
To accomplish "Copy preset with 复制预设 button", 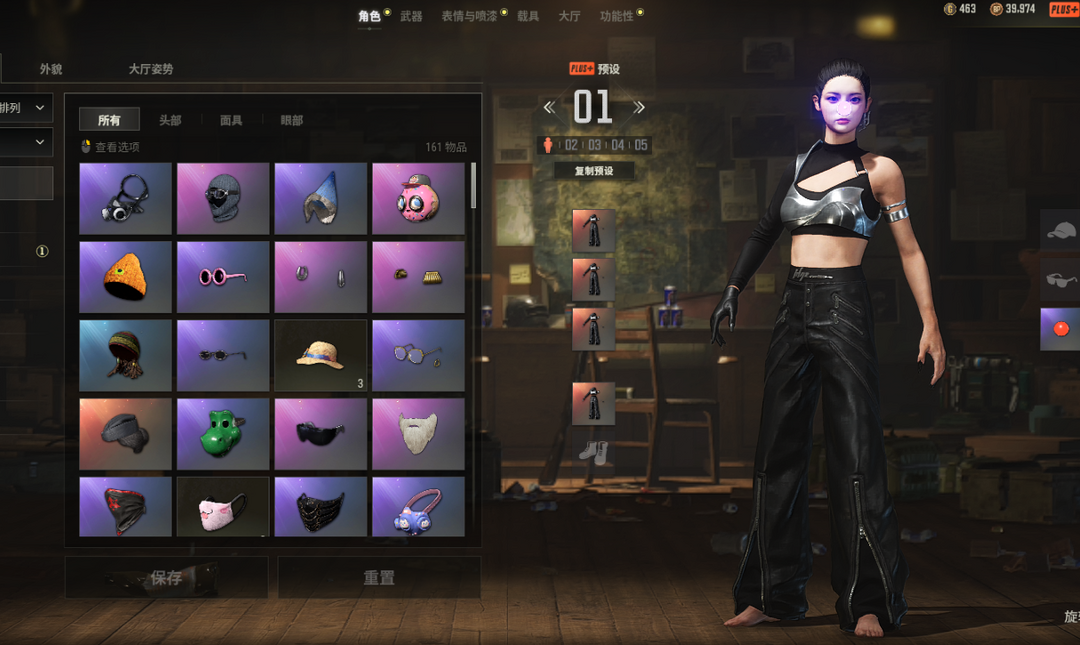I will pyautogui.click(x=594, y=171).
